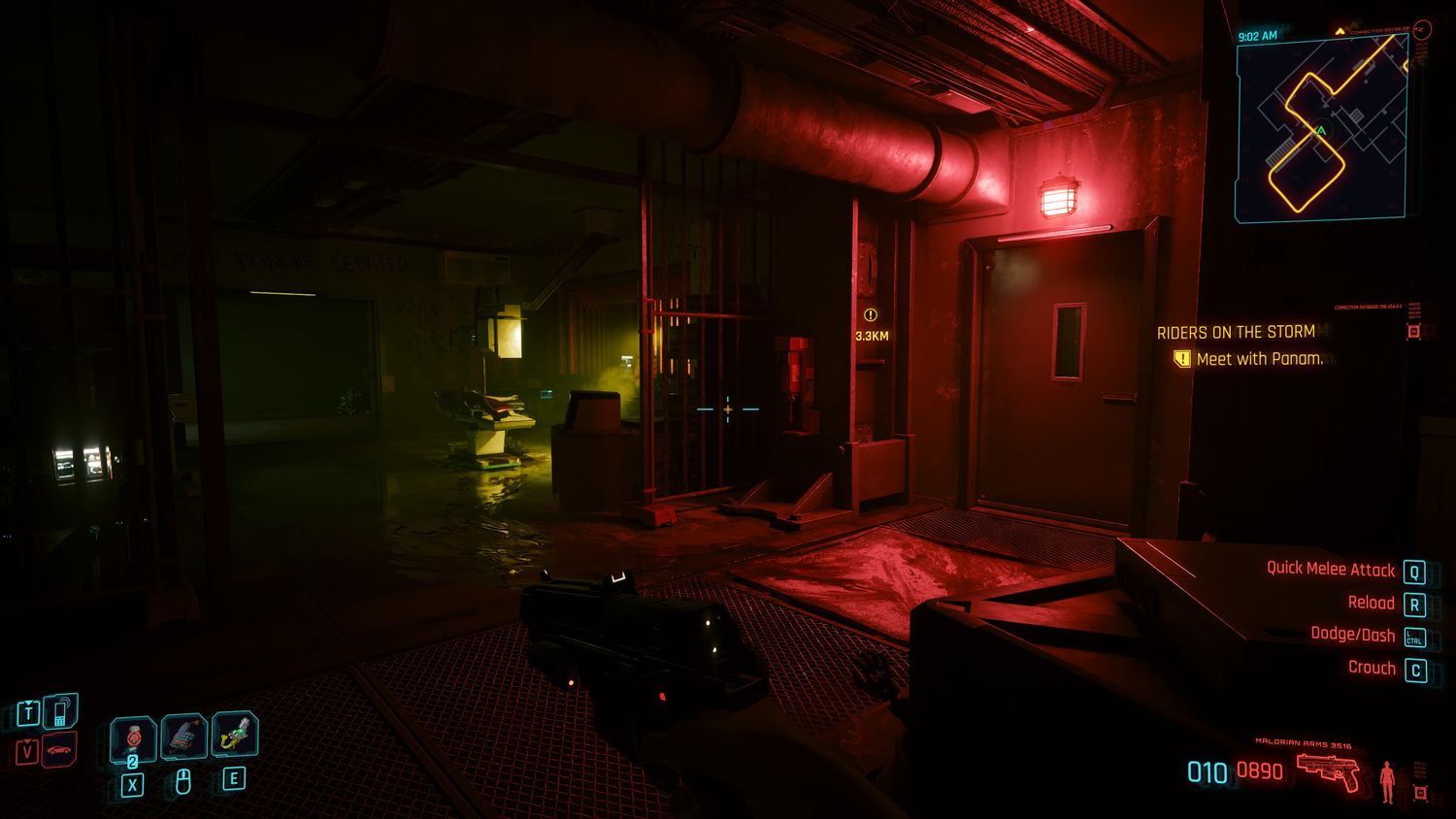1456x819 pixels.
Task: Select the red body stance silhouette icon
Action: point(1387,780)
